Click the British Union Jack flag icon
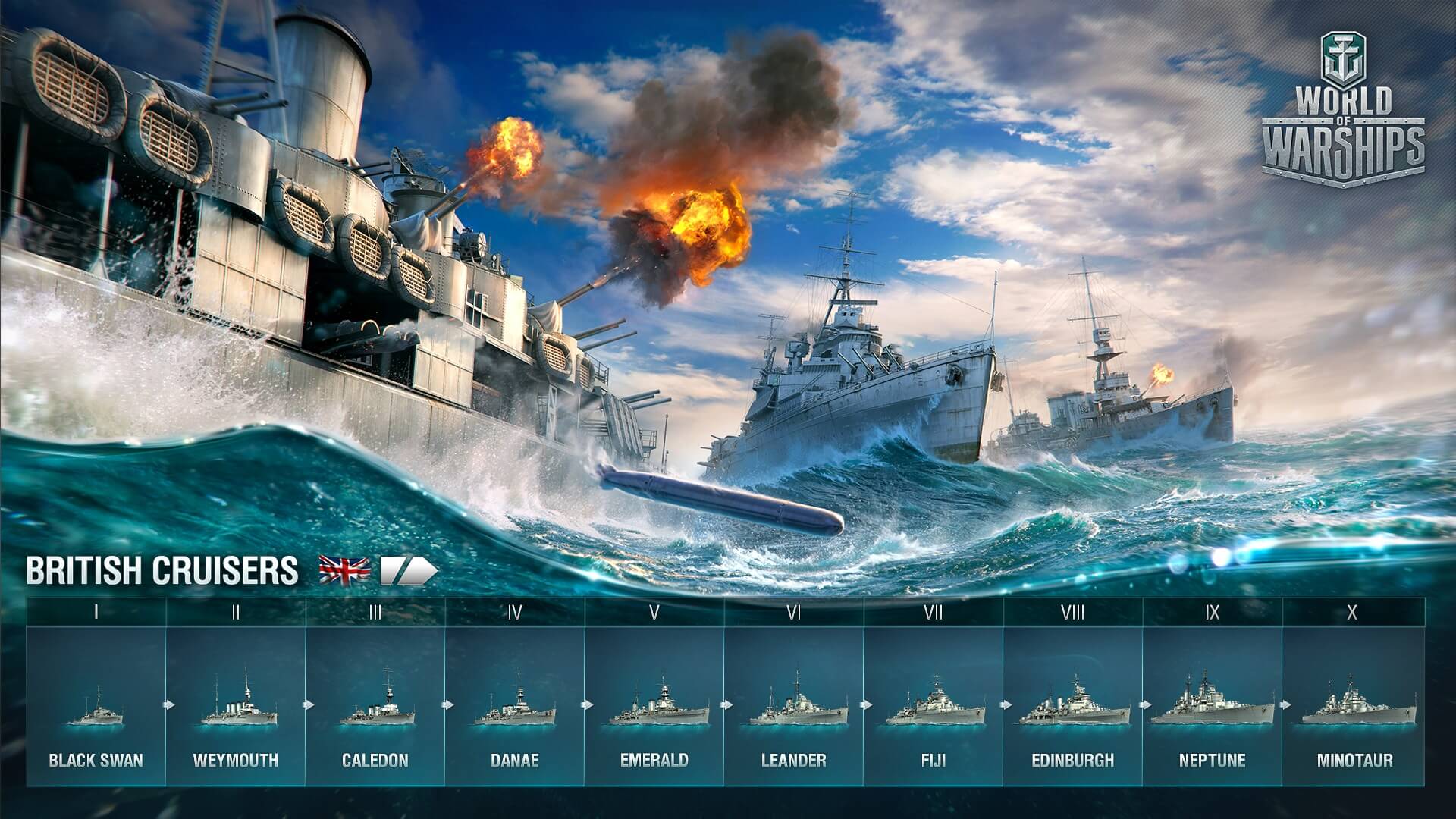 [x=344, y=570]
